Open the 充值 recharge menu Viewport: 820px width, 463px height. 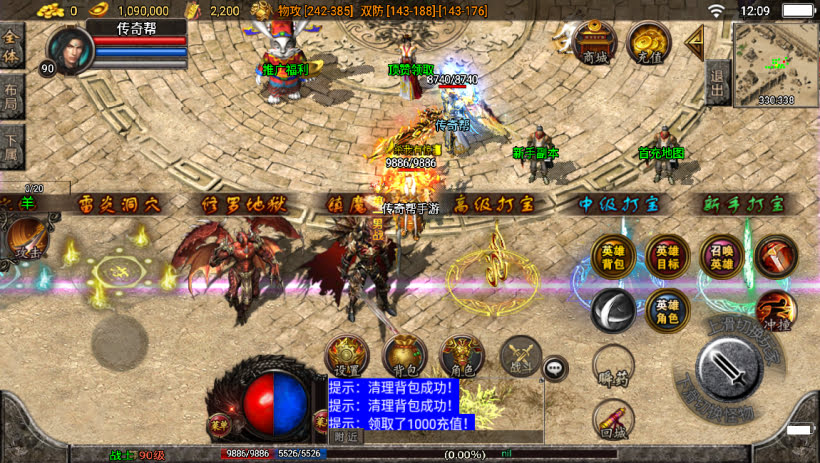650,44
